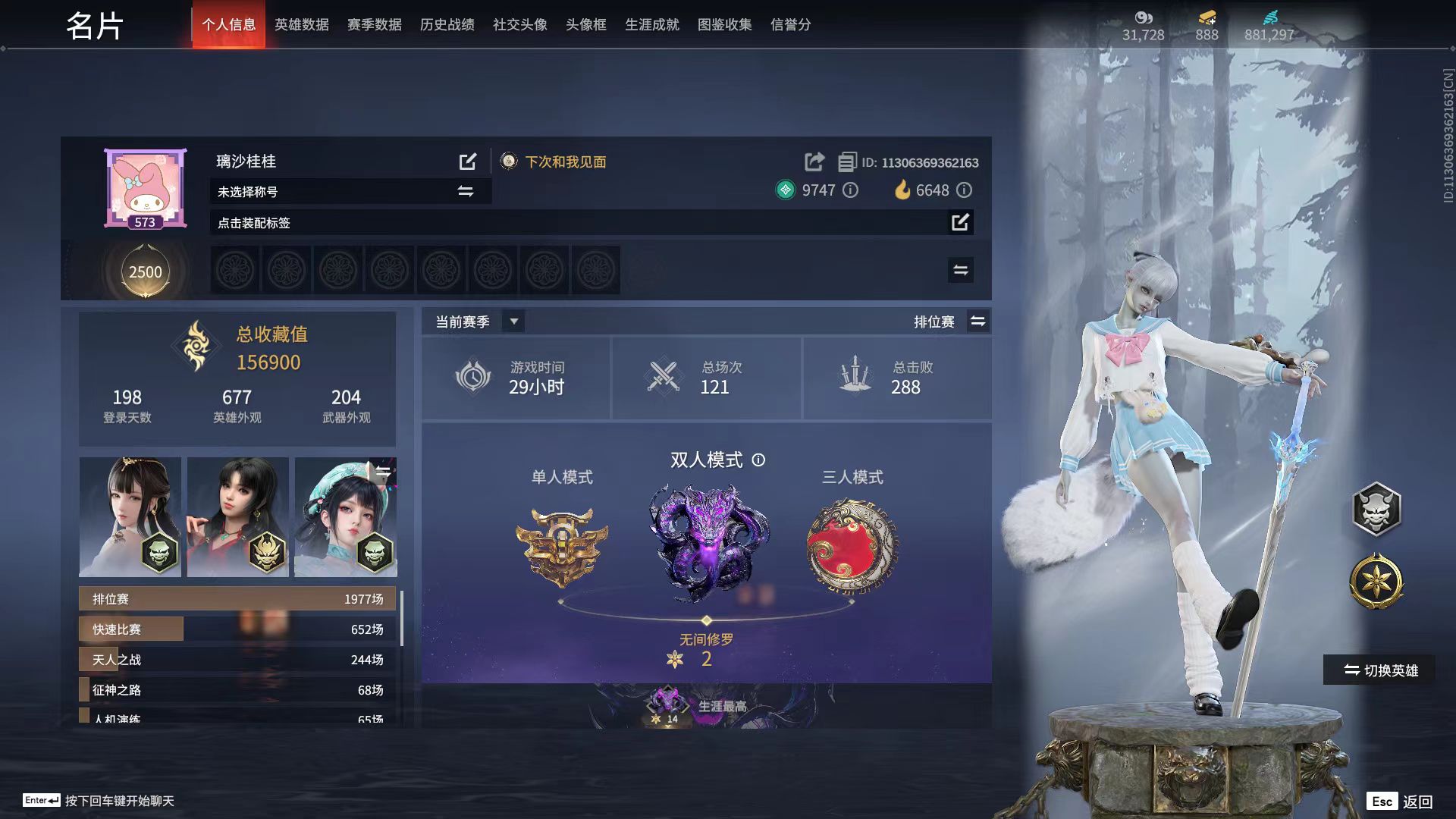
Task: Open the hero portrait swap selector
Action: (x=383, y=470)
